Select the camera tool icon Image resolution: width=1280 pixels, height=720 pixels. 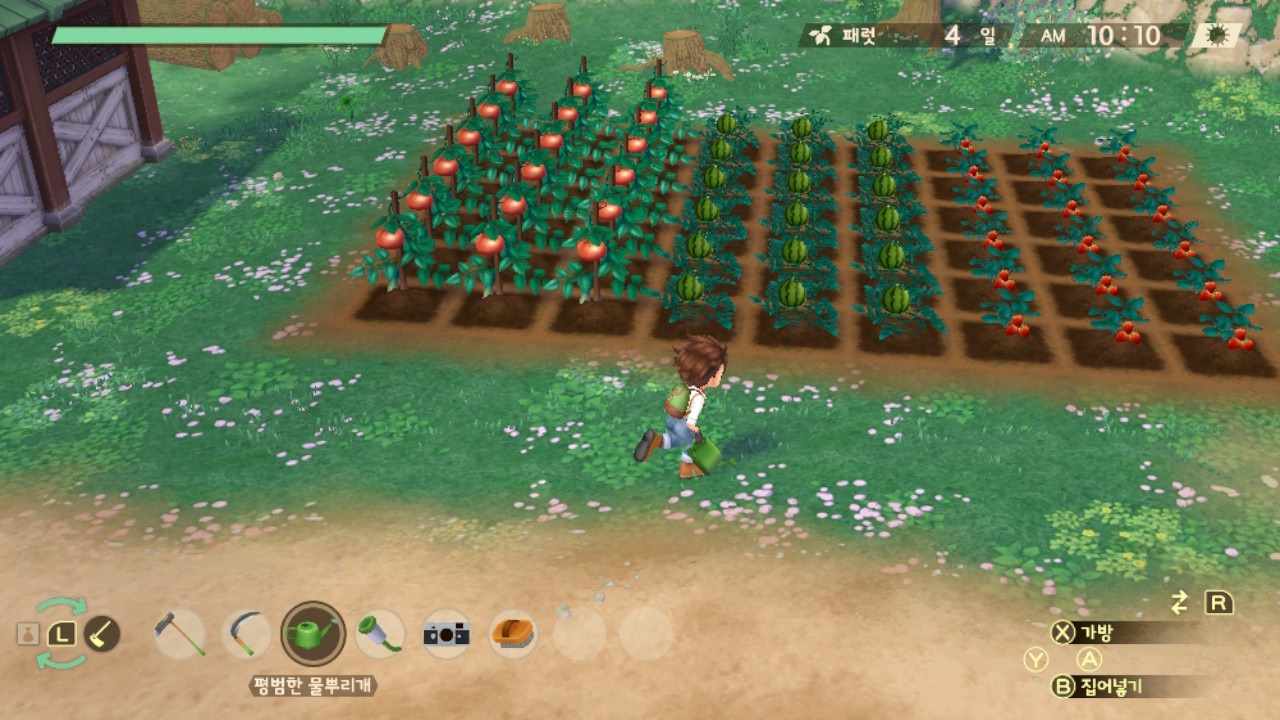point(445,633)
